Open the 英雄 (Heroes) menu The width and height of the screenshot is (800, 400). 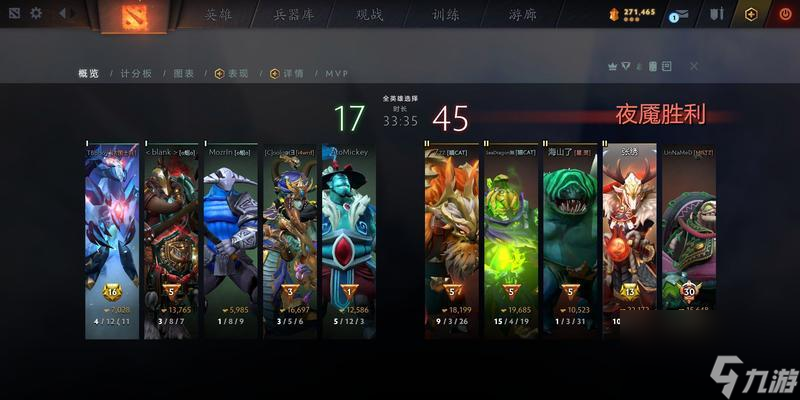[218, 15]
